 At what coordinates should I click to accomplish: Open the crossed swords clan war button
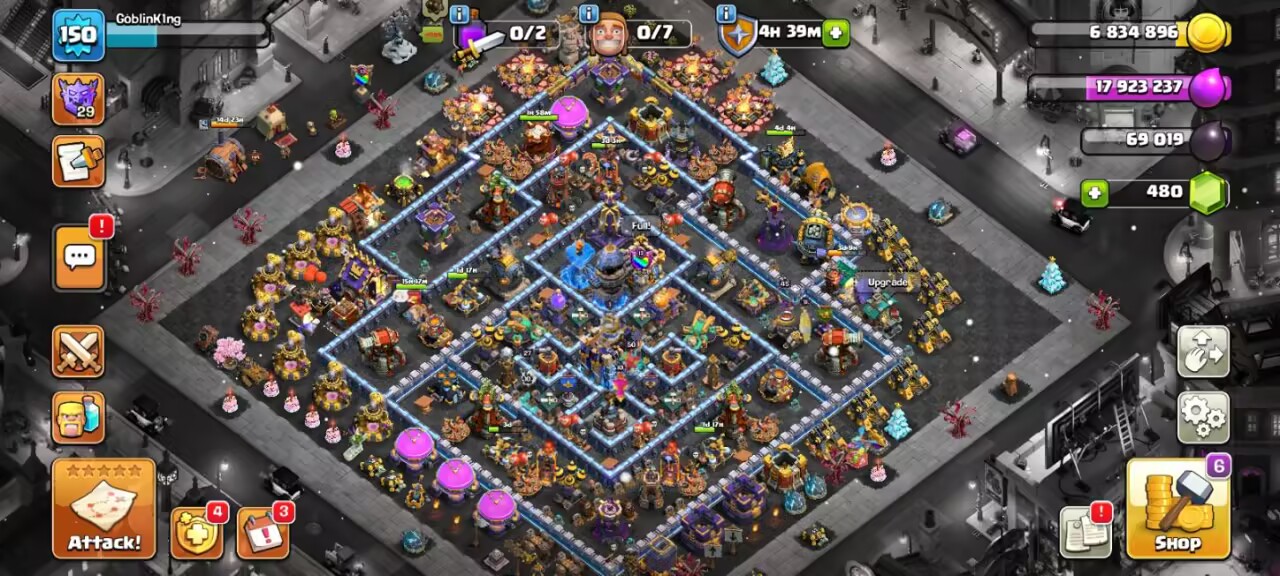pyautogui.click(x=78, y=351)
